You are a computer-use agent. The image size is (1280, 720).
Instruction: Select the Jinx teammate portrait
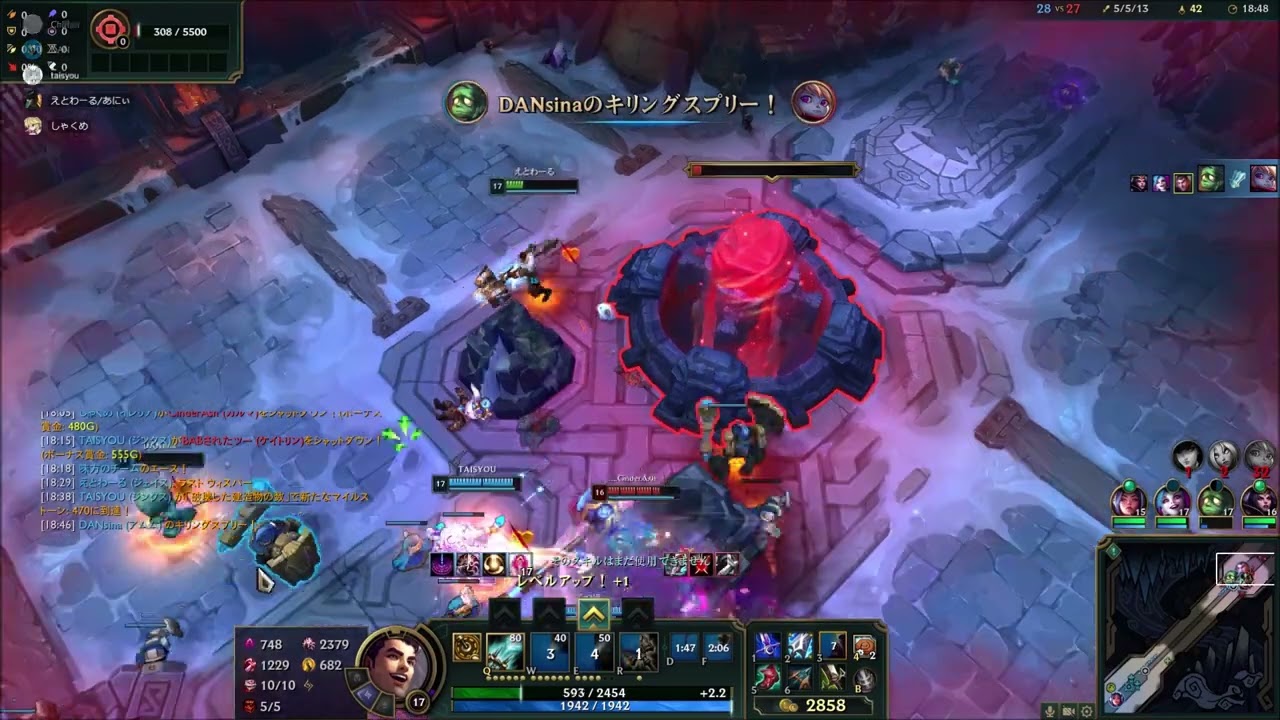[1172, 499]
